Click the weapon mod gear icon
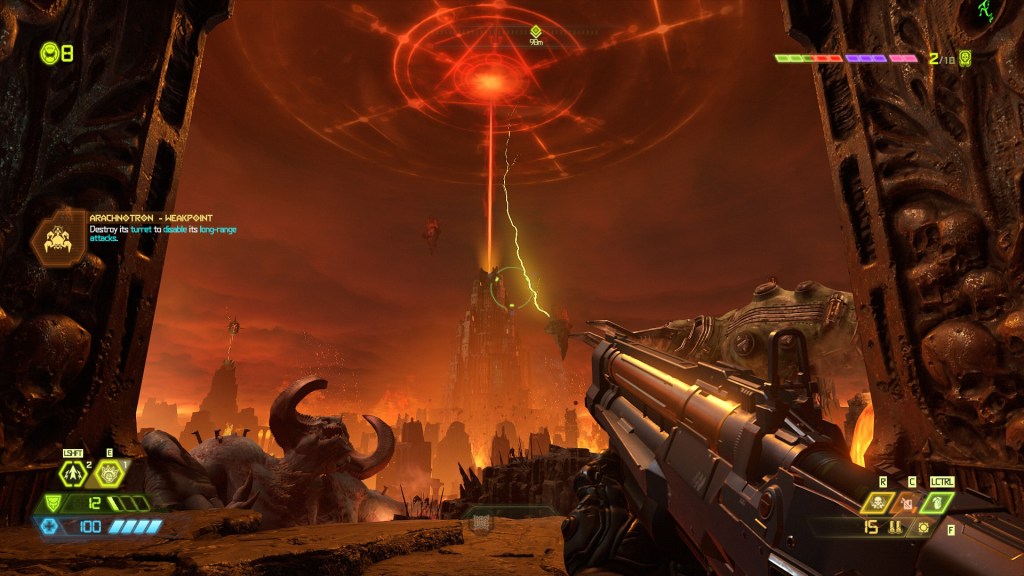 [923, 527]
